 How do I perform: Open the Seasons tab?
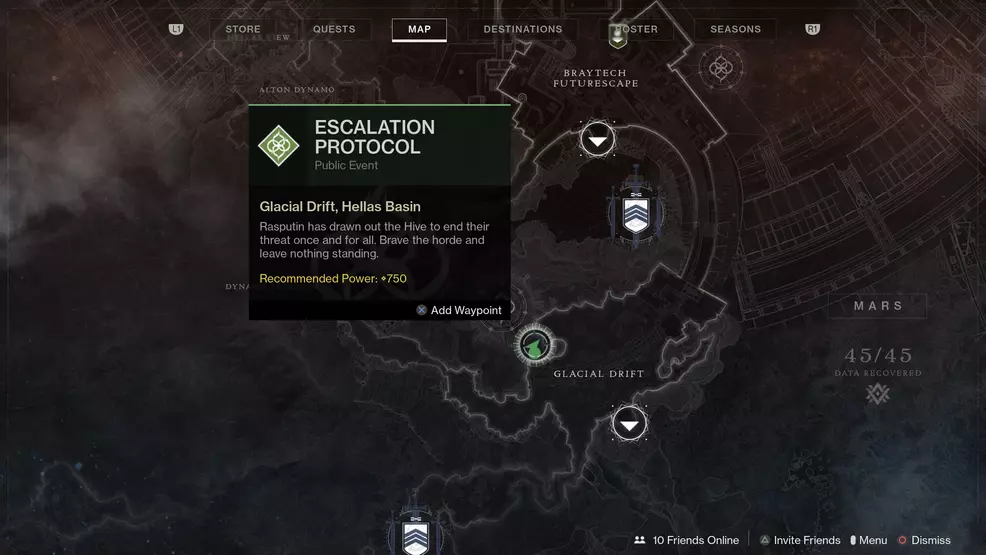[x=735, y=30]
